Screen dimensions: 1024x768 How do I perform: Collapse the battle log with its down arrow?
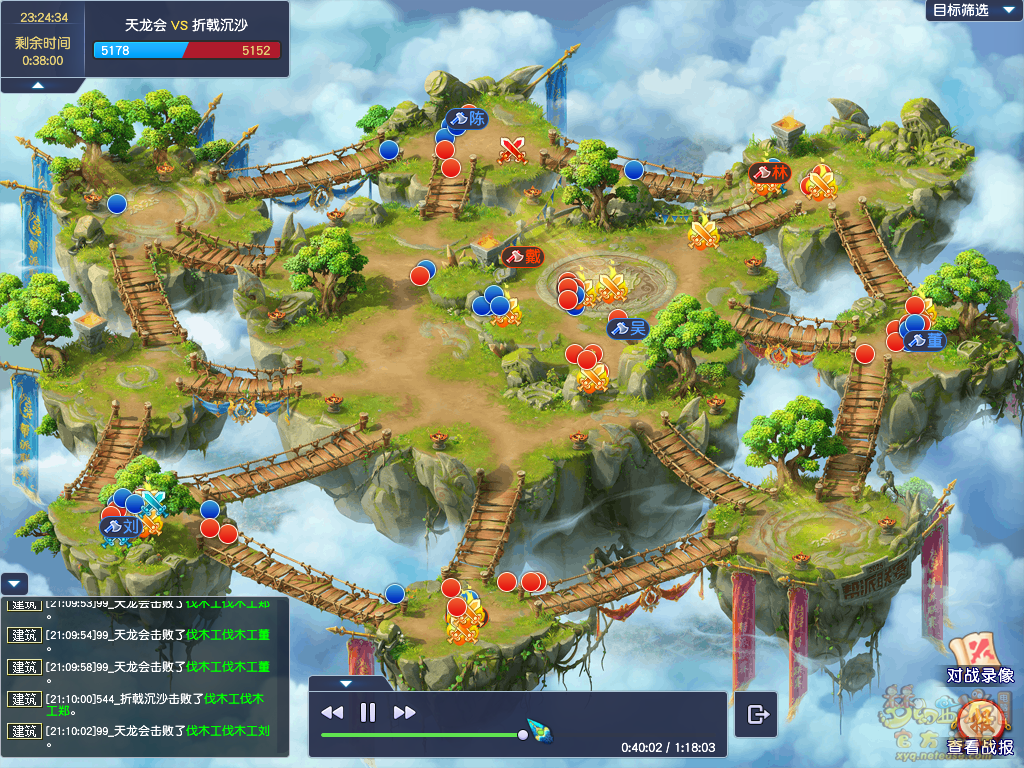(14, 584)
